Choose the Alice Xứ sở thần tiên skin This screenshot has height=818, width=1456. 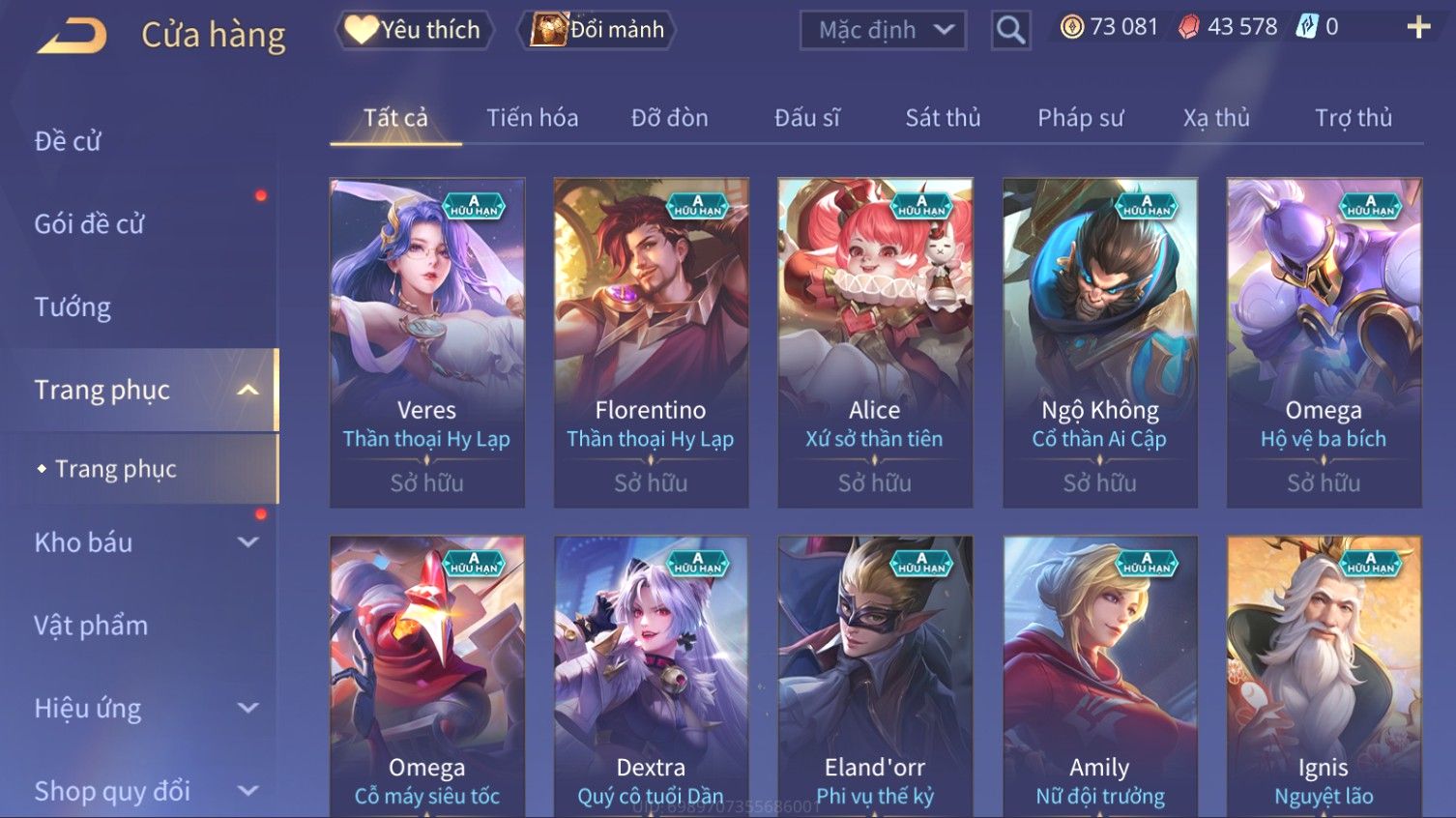(x=875, y=342)
